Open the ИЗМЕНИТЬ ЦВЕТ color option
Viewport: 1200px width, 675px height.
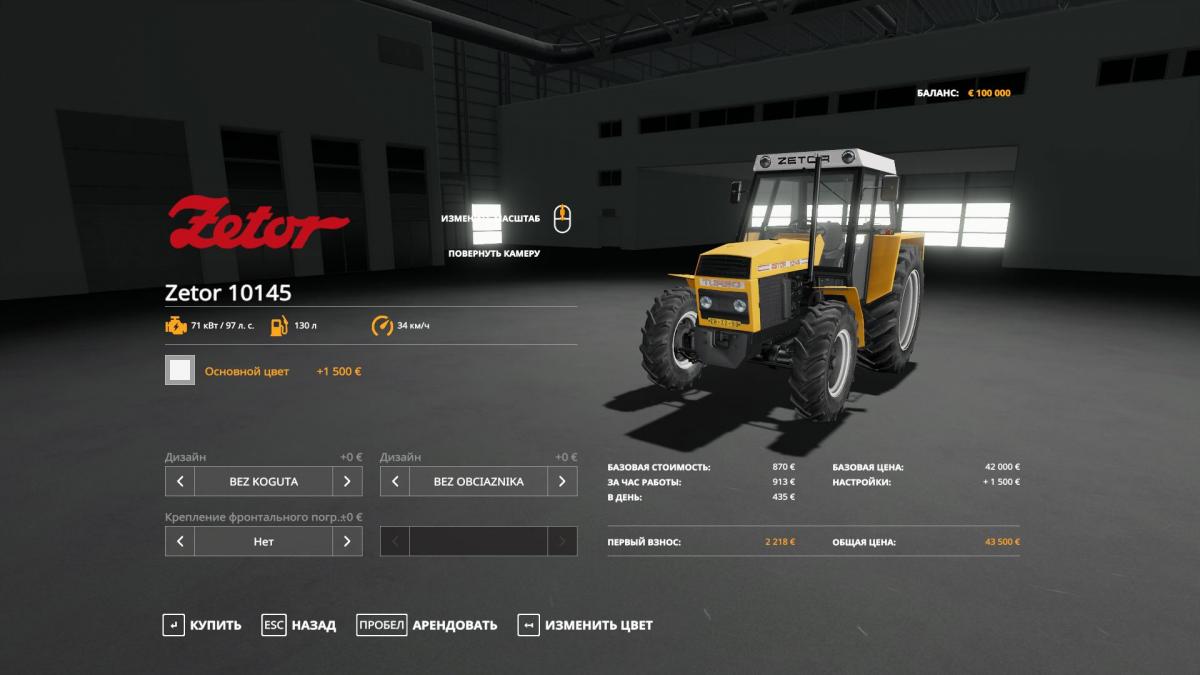pos(585,625)
